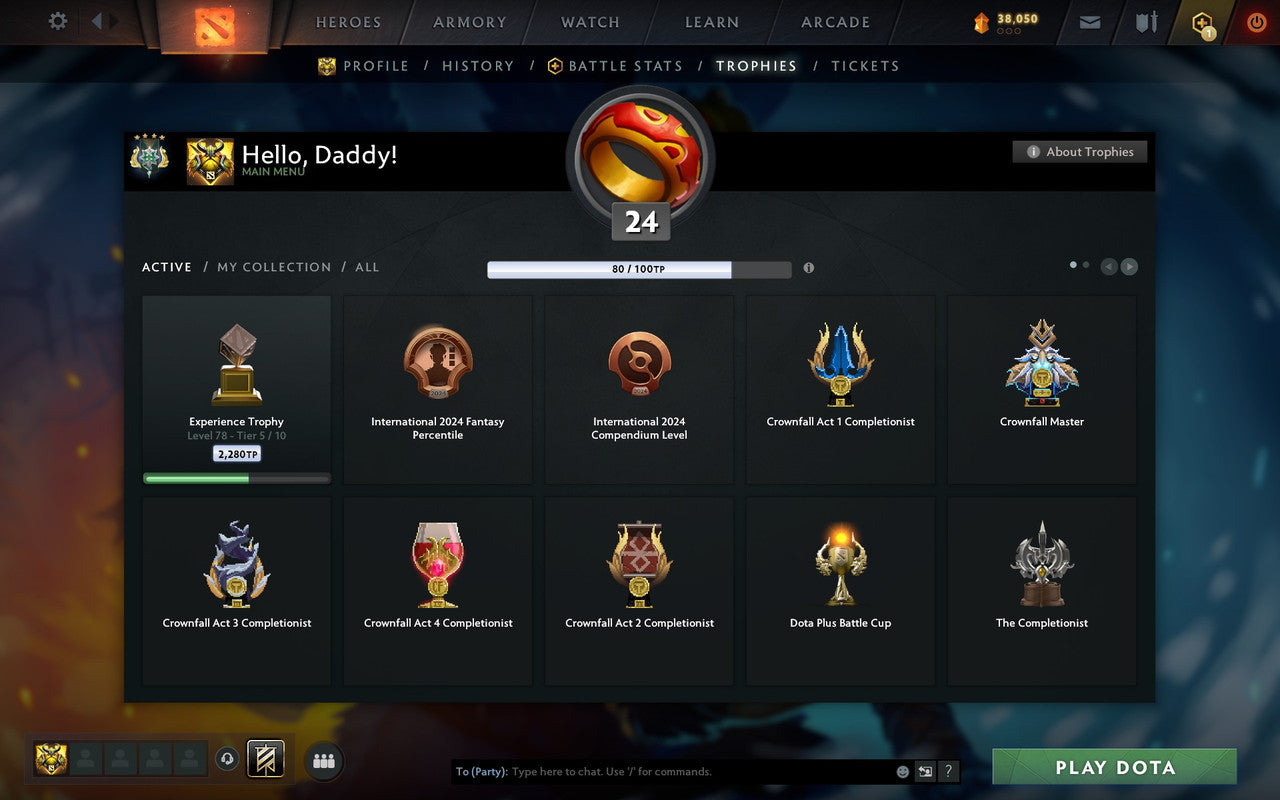
Task: Open the friends list icon
Action: [322, 761]
